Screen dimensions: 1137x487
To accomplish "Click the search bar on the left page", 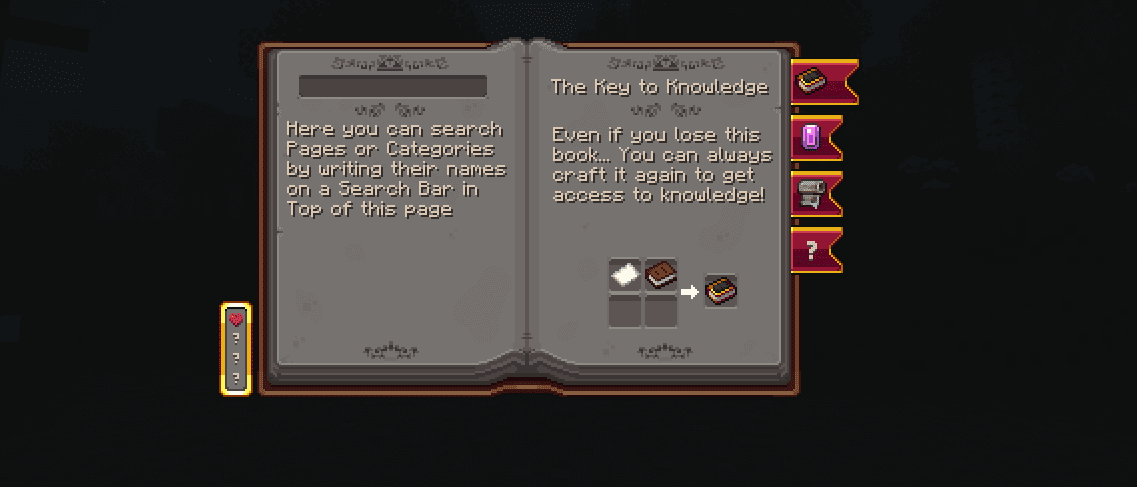I will click(392, 86).
